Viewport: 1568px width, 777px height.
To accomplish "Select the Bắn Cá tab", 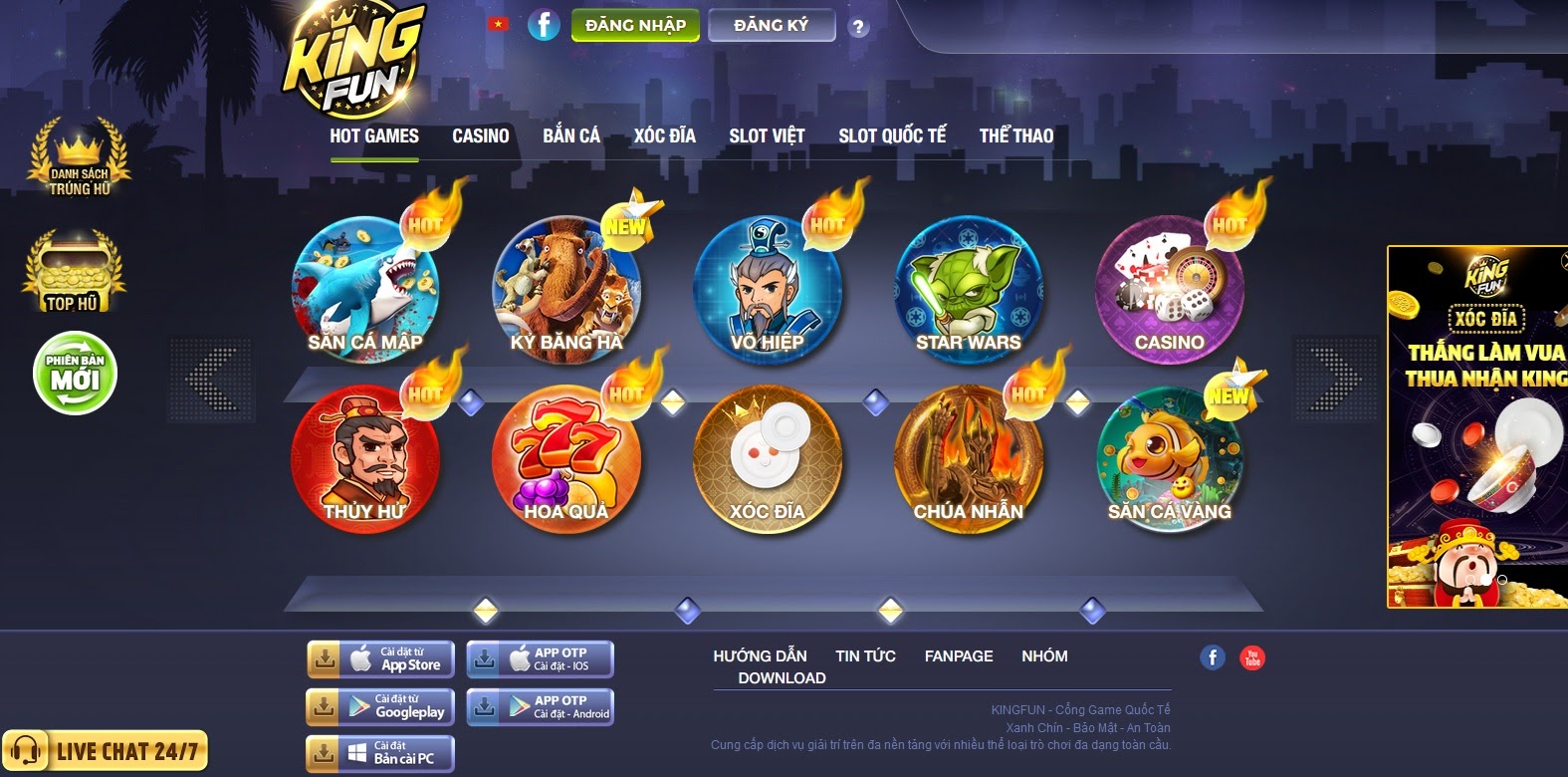I will (571, 136).
